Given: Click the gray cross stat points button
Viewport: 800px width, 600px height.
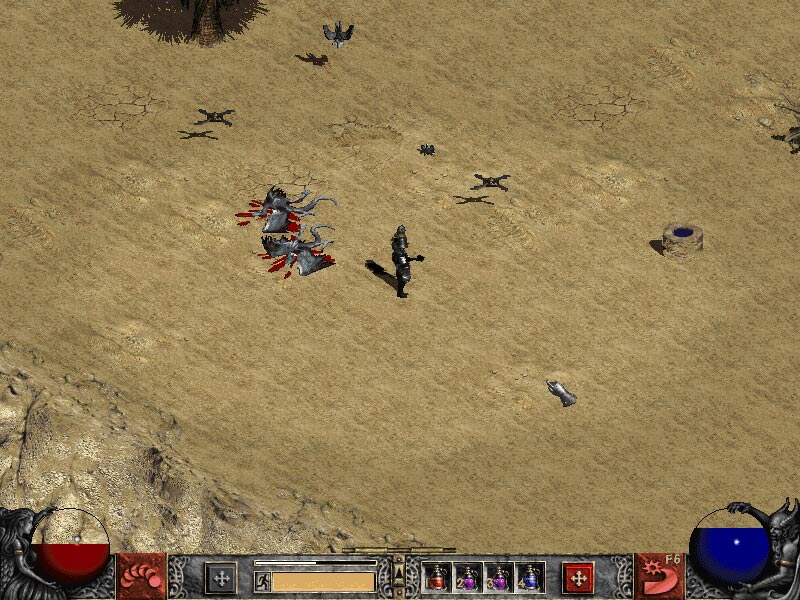Looking at the screenshot, I should (x=220, y=577).
